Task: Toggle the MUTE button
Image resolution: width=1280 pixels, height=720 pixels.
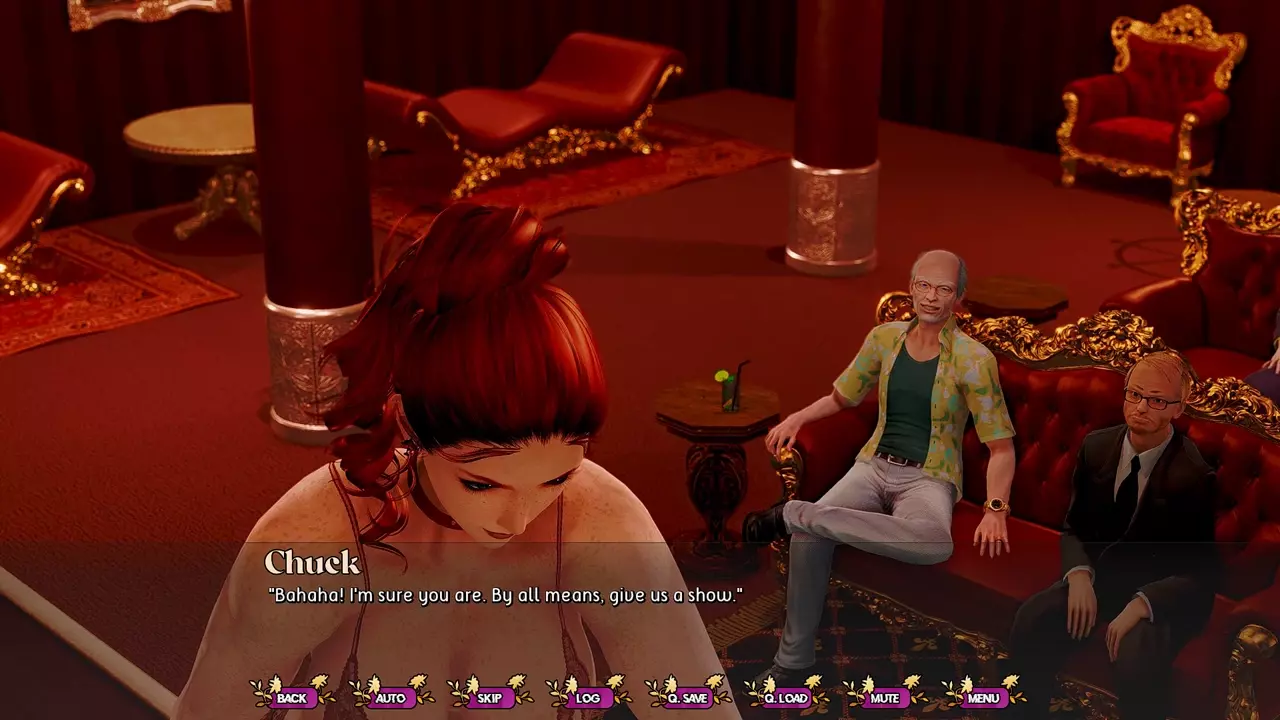Action: coord(884,697)
